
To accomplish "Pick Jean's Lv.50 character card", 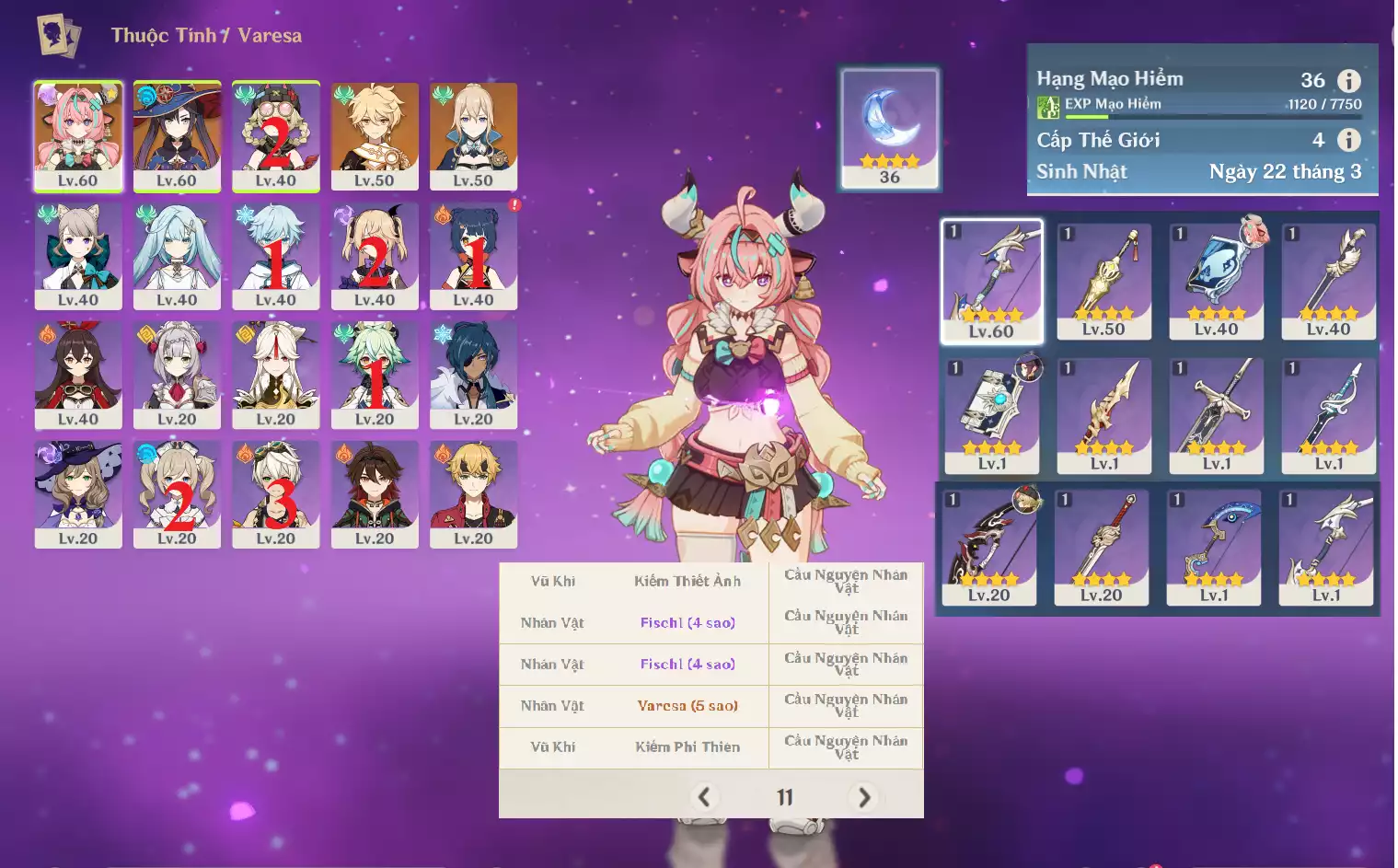I will click(473, 136).
